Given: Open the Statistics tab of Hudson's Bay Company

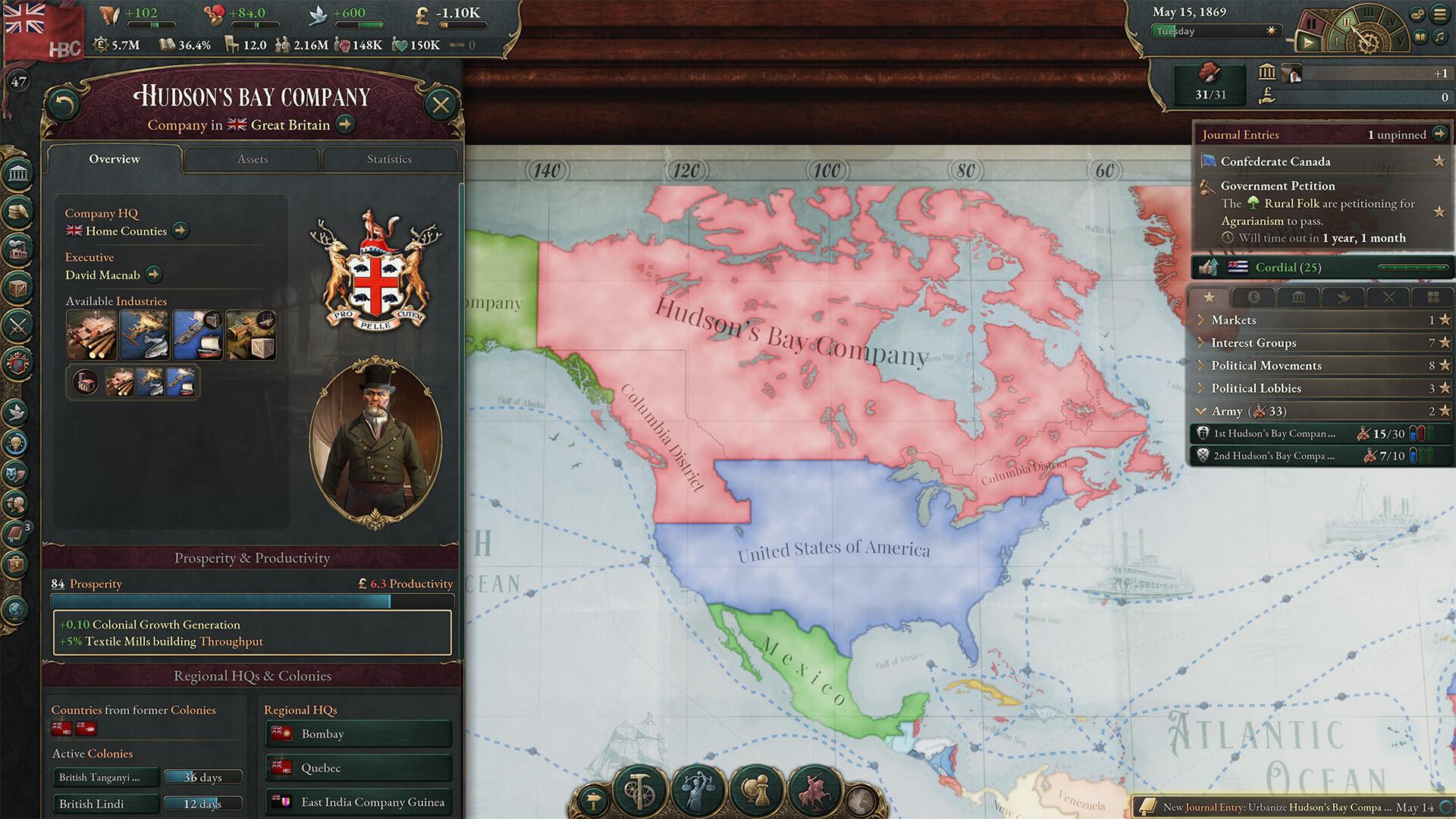Looking at the screenshot, I should click(x=390, y=159).
